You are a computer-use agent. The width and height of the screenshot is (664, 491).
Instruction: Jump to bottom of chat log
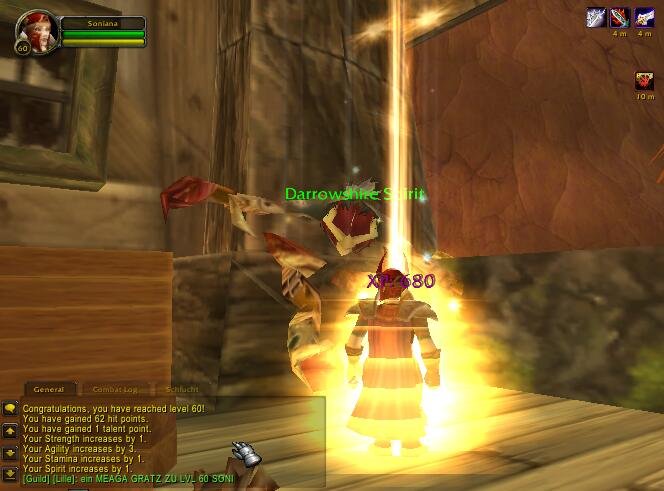click(x=10, y=472)
